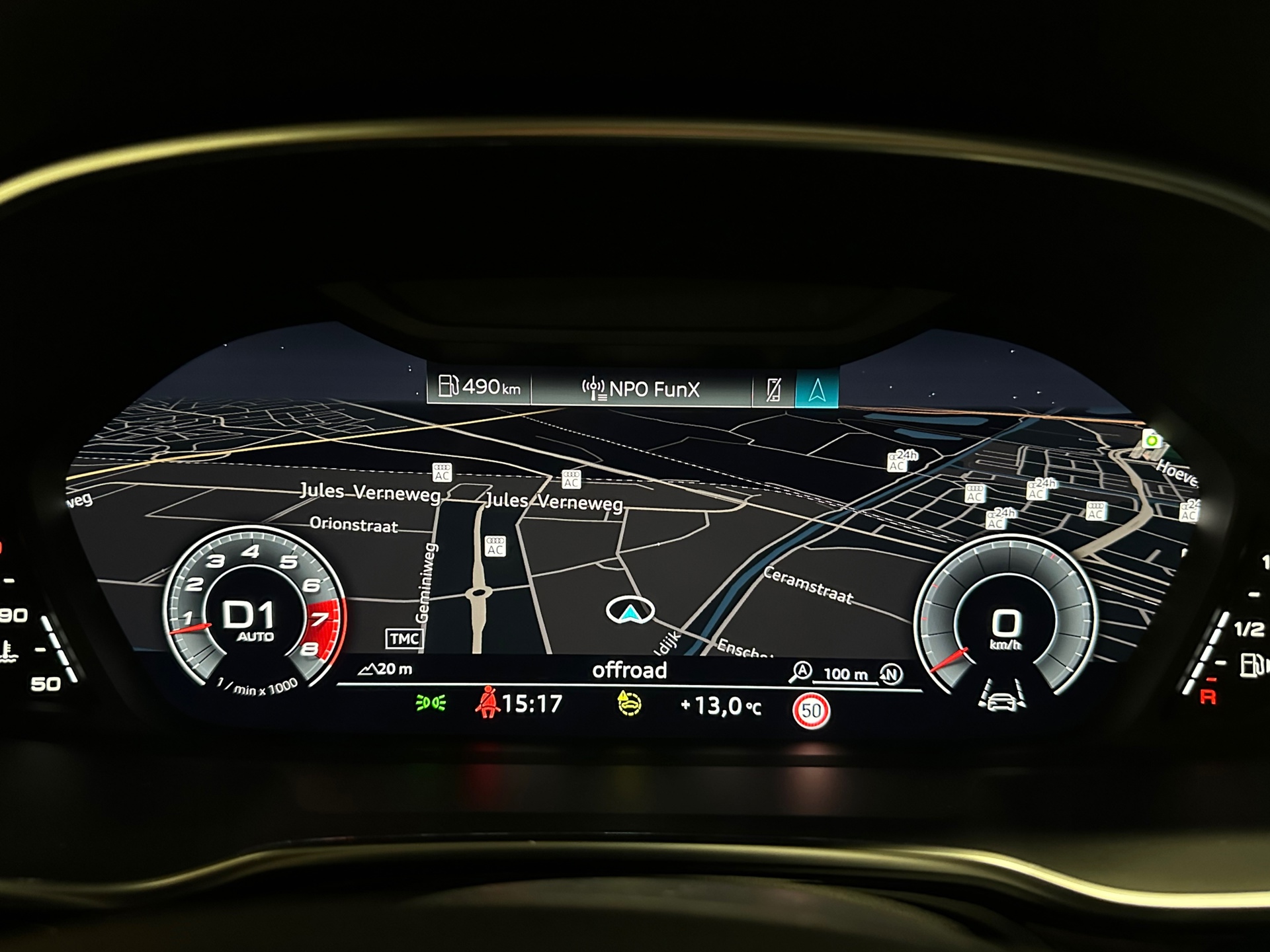Tap the north orientation compass icon

[x=891, y=674]
